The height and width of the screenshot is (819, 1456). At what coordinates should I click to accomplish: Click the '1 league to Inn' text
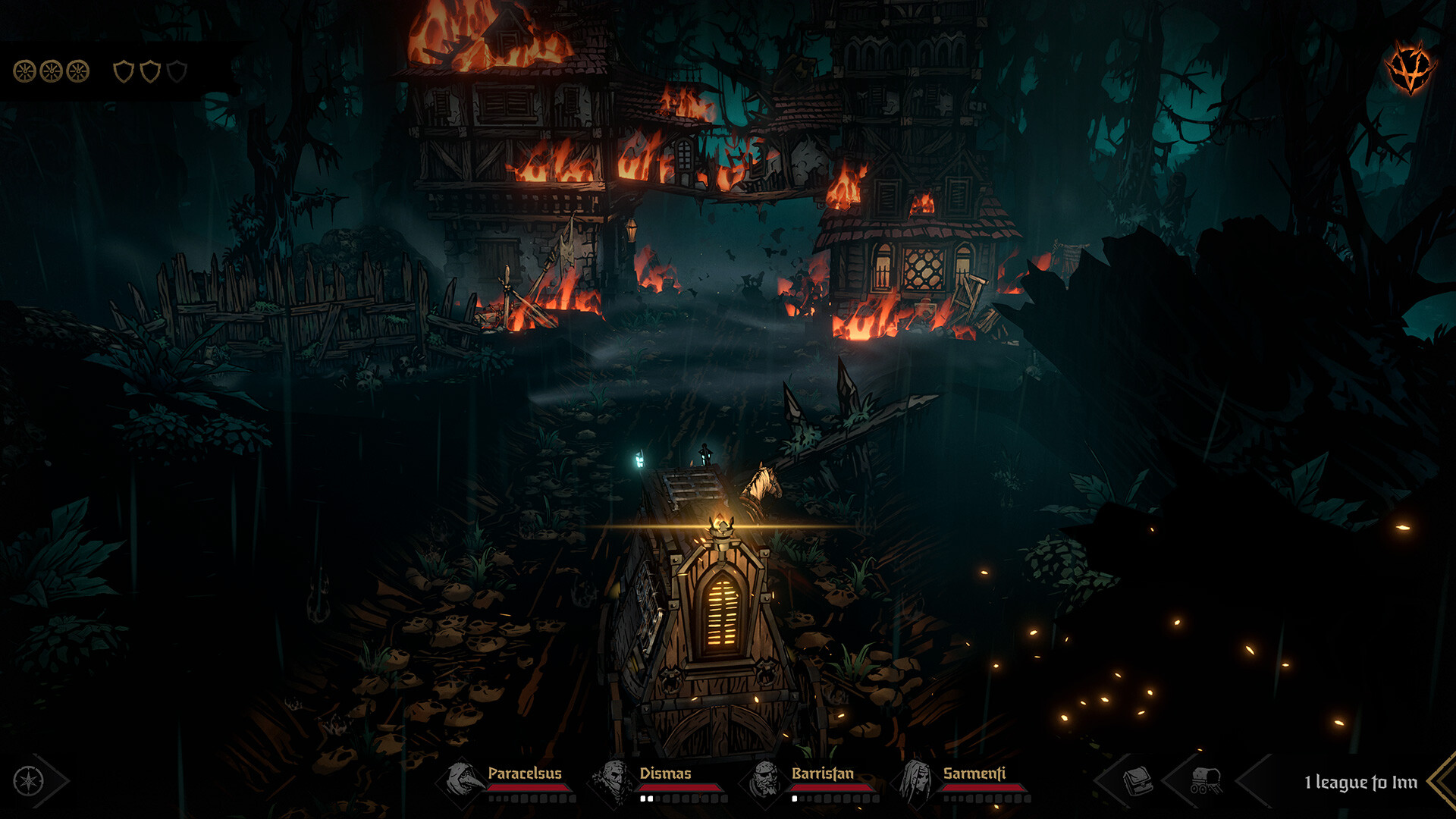1361,781
